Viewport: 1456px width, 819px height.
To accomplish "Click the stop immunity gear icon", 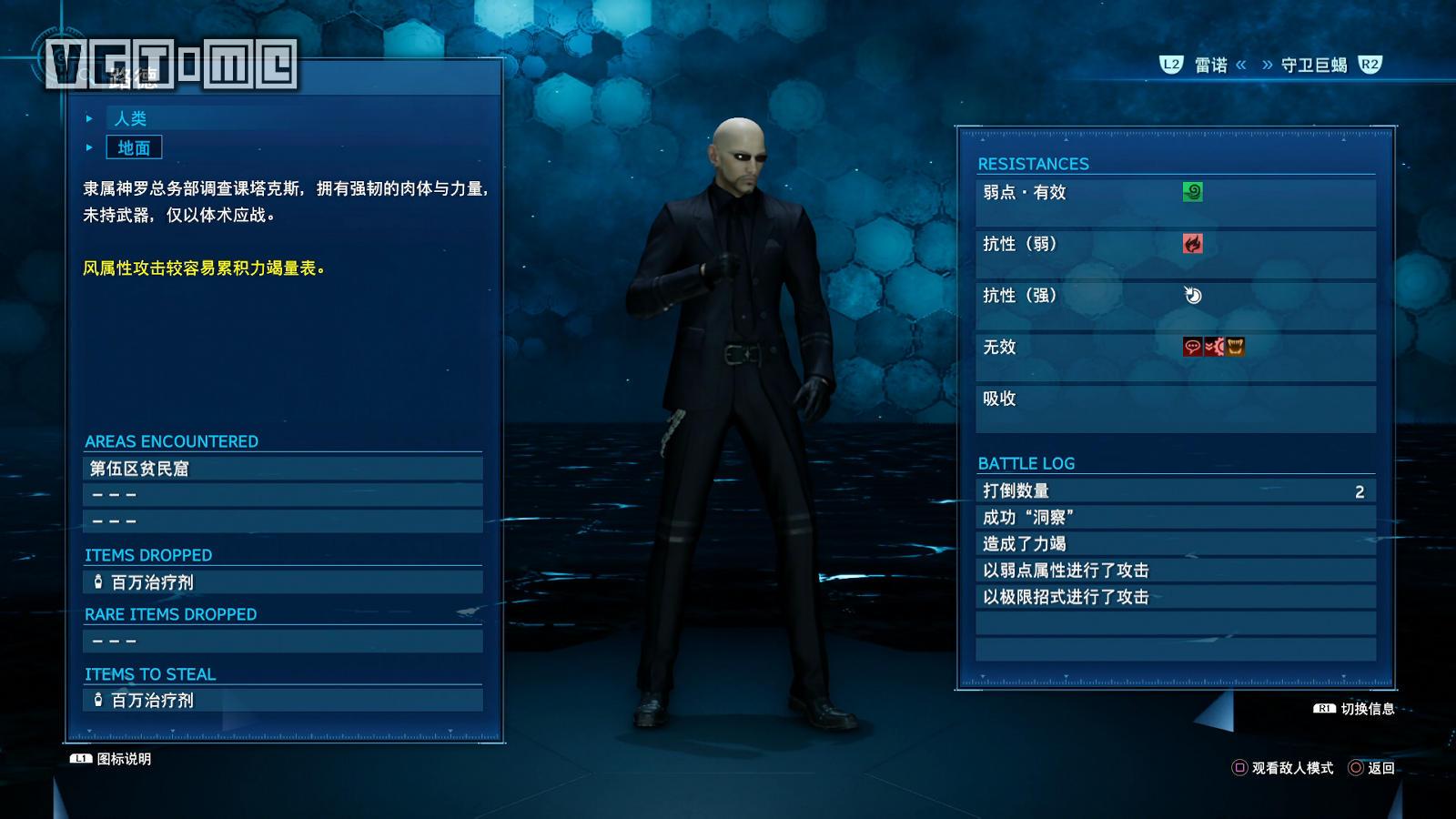I will click(1215, 347).
